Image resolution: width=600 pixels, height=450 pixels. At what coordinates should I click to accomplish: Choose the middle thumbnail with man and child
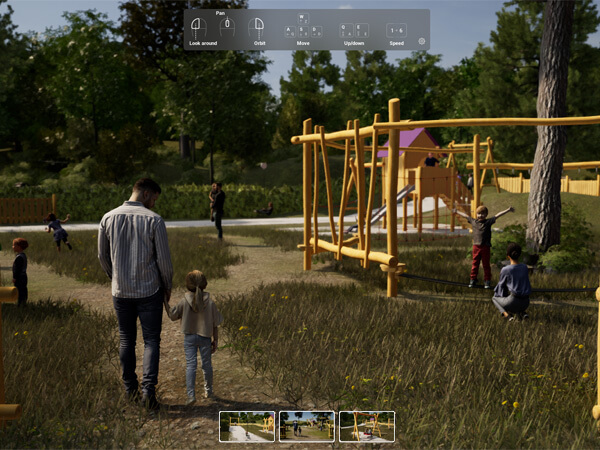[x=307, y=426]
